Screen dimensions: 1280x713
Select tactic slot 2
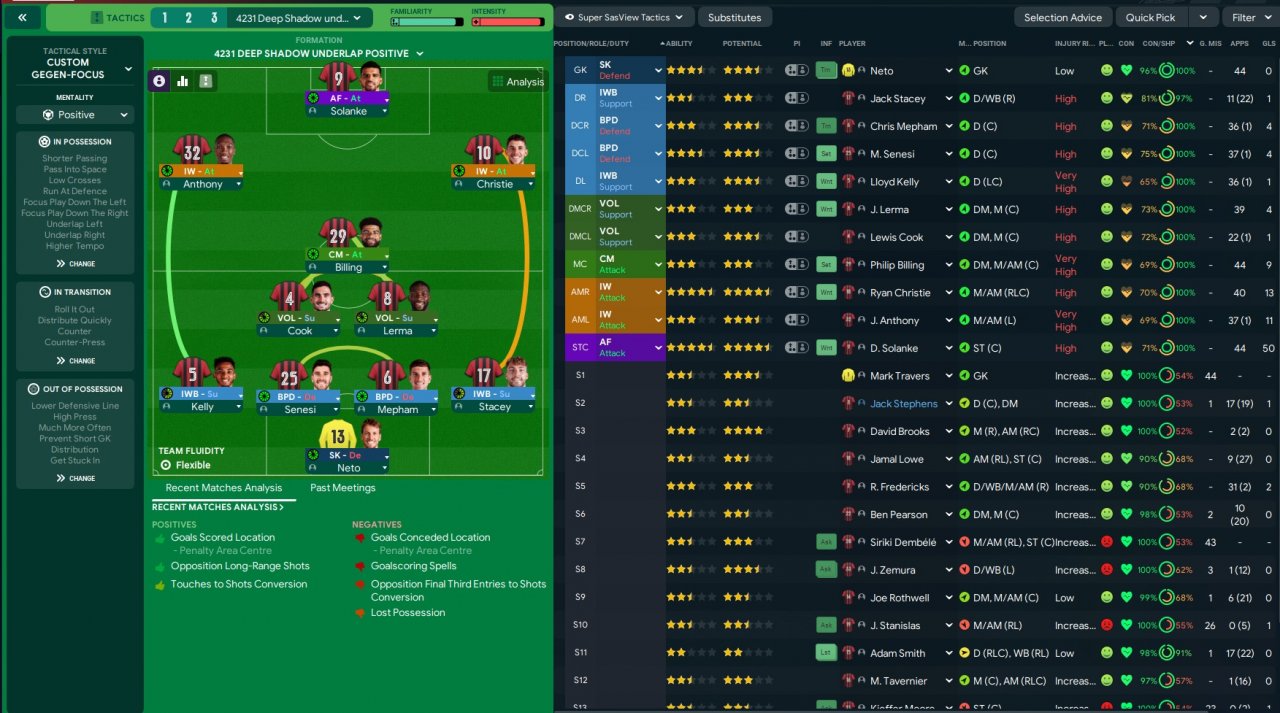pos(189,18)
